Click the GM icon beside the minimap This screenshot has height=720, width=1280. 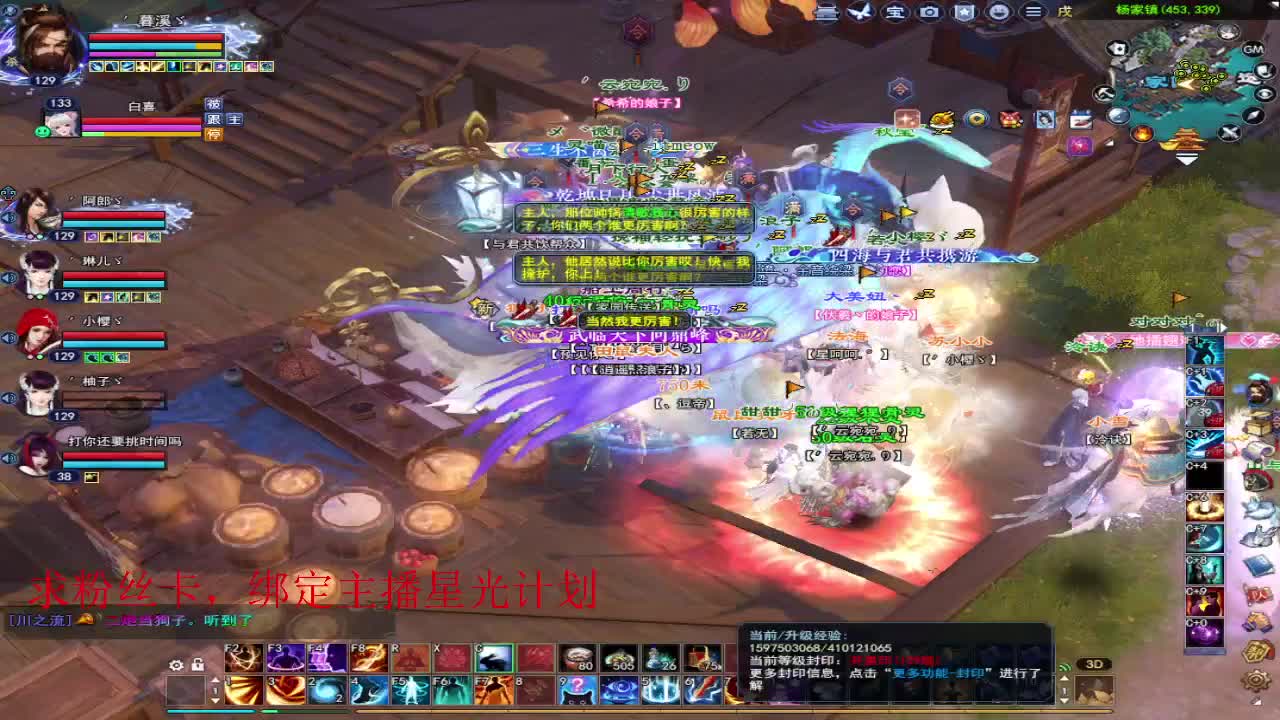pos(1254,50)
